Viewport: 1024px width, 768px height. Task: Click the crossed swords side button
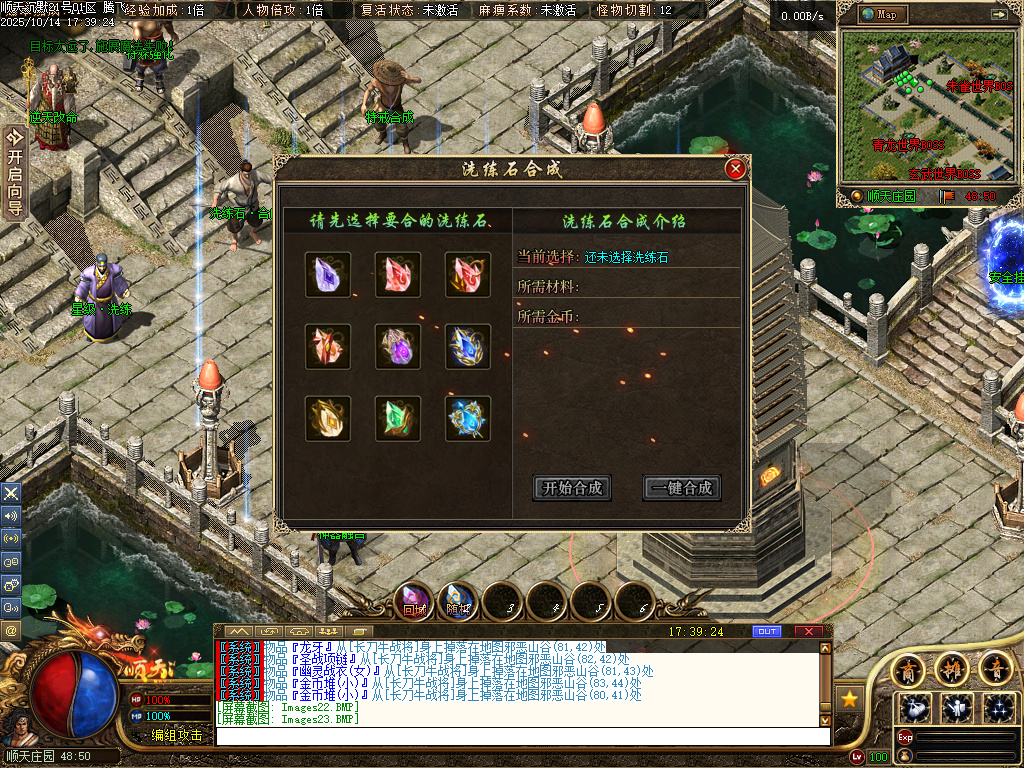coord(11,493)
